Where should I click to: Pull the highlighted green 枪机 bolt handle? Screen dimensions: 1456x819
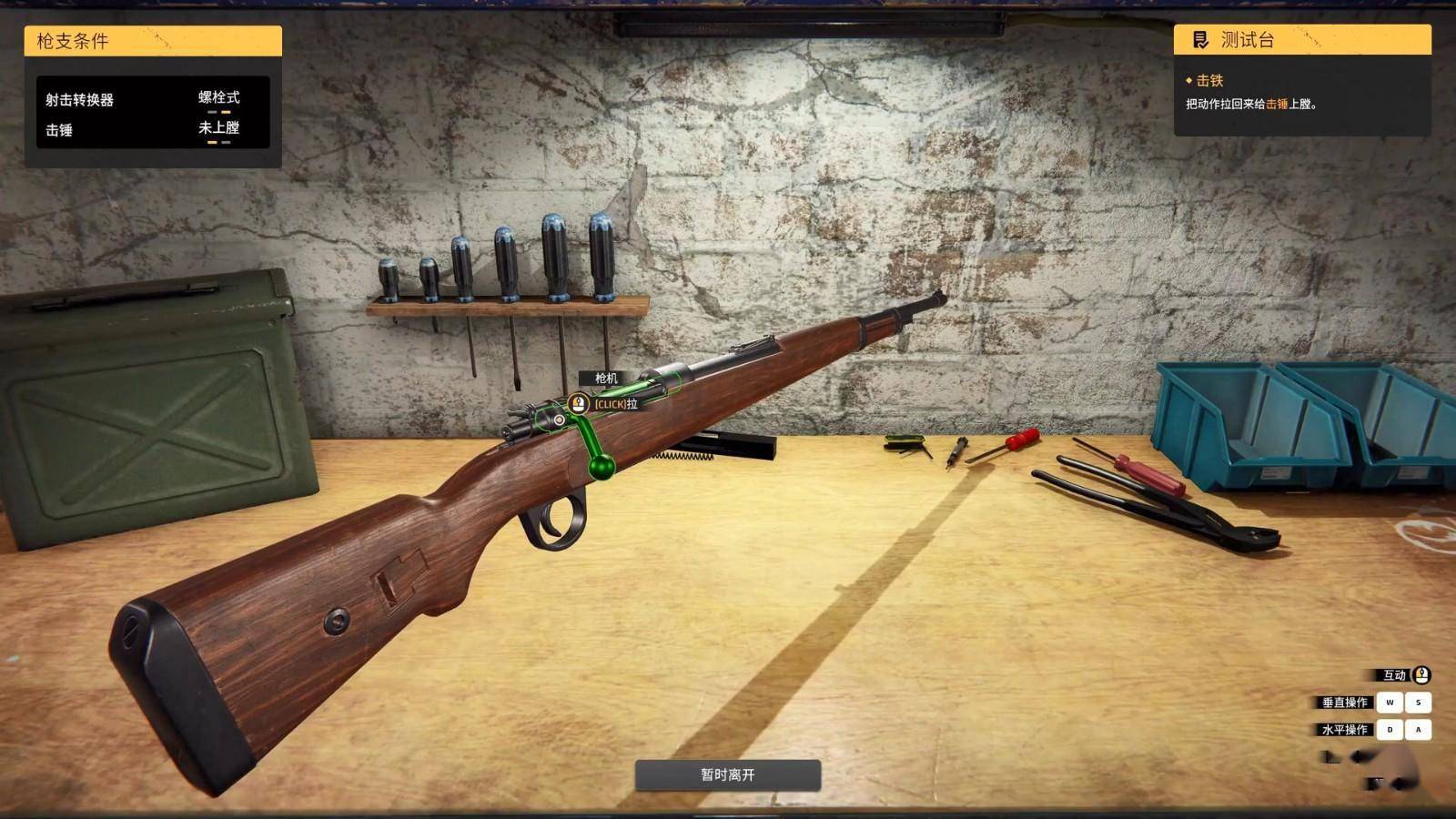click(600, 465)
